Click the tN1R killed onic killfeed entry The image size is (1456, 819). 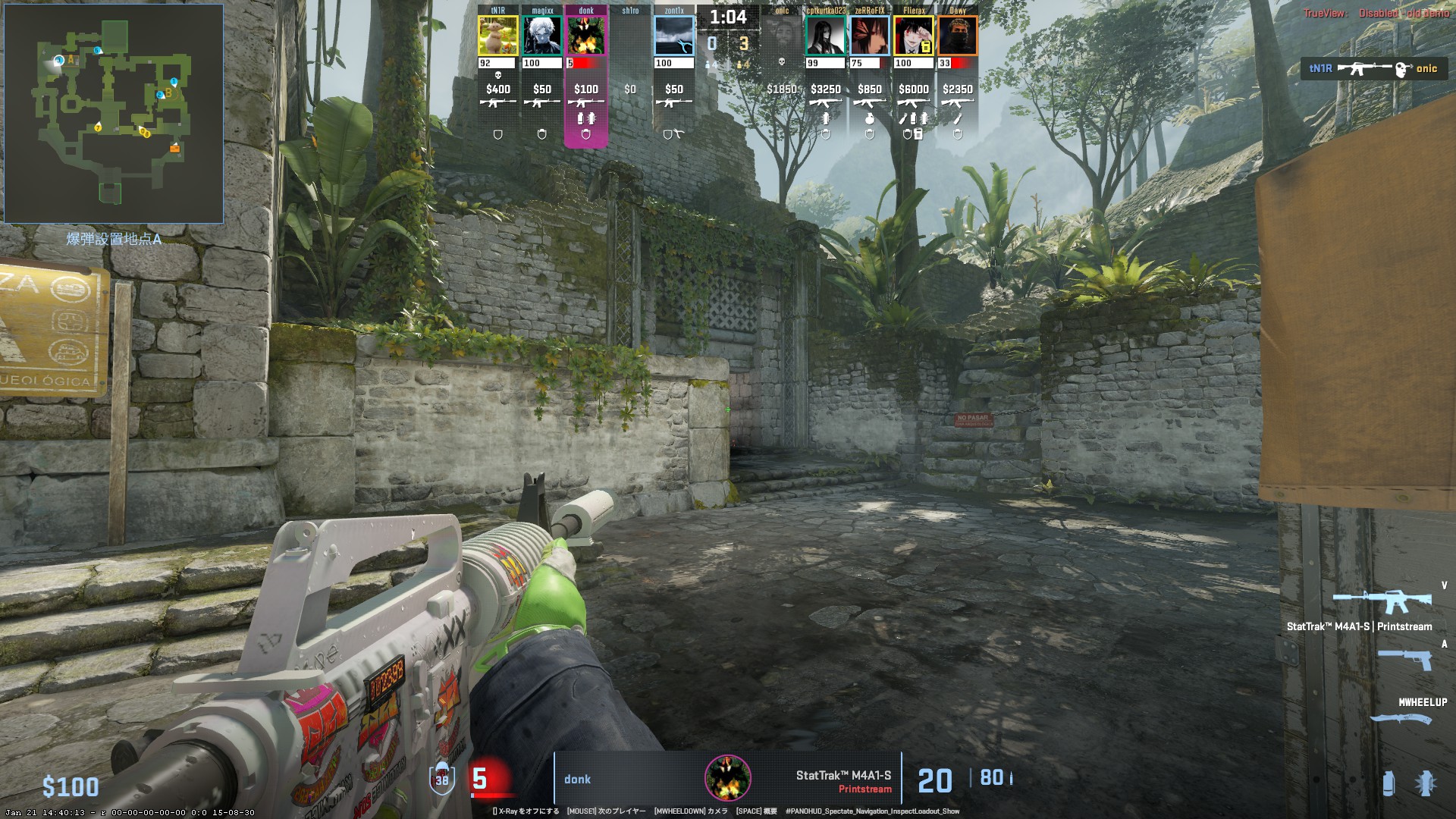1373,69
